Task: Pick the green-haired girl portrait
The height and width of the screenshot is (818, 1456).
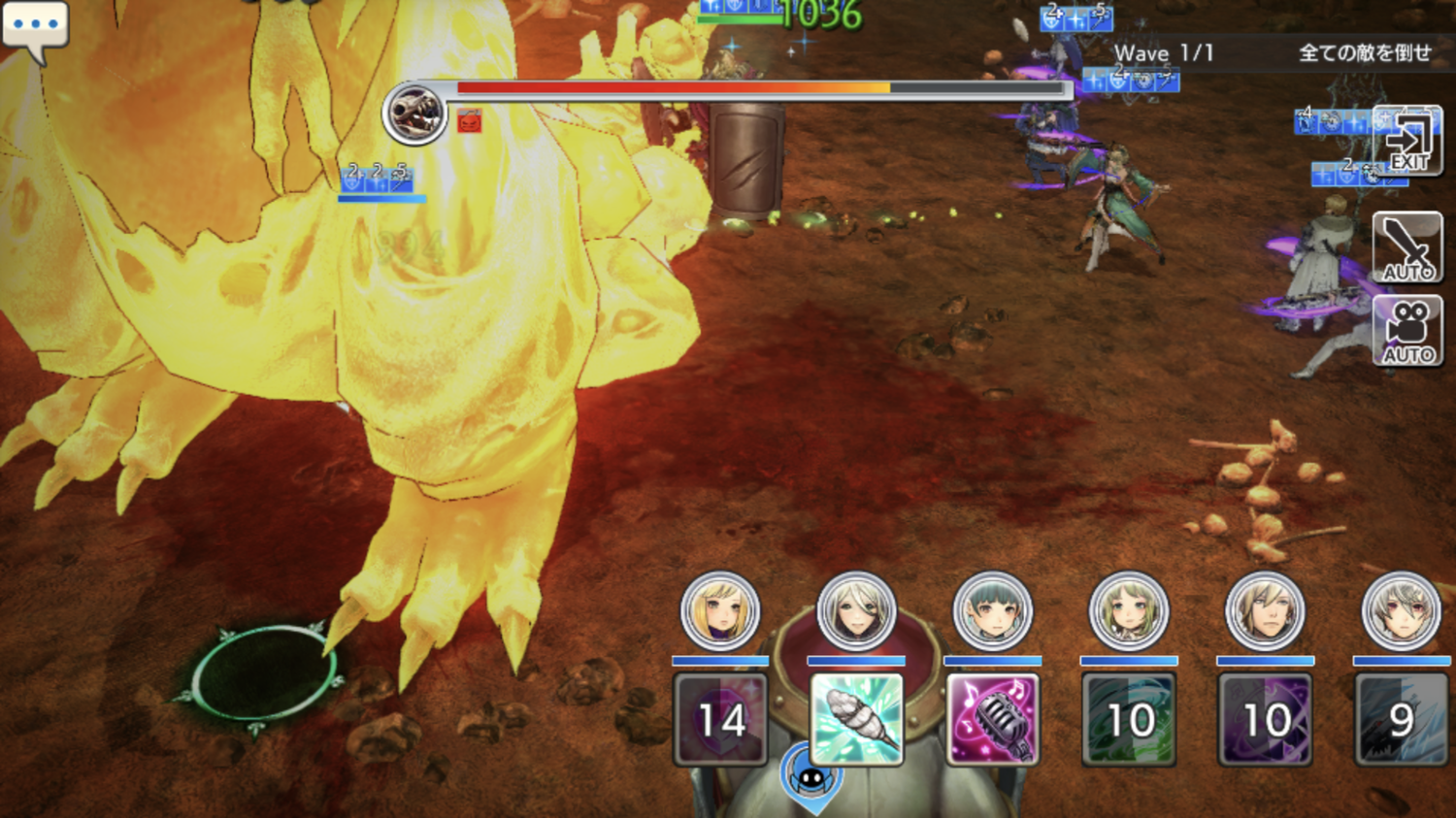Action: 1128,611
